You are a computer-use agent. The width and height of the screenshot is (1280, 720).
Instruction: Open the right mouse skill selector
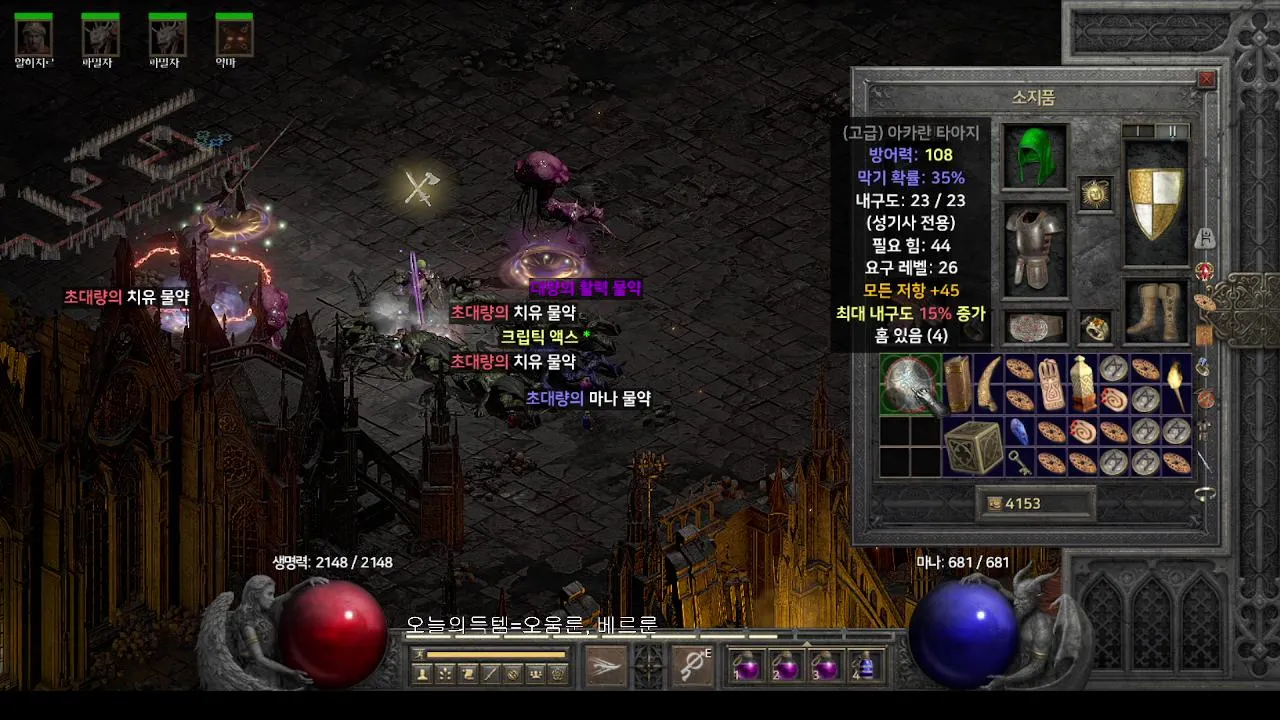click(692, 665)
